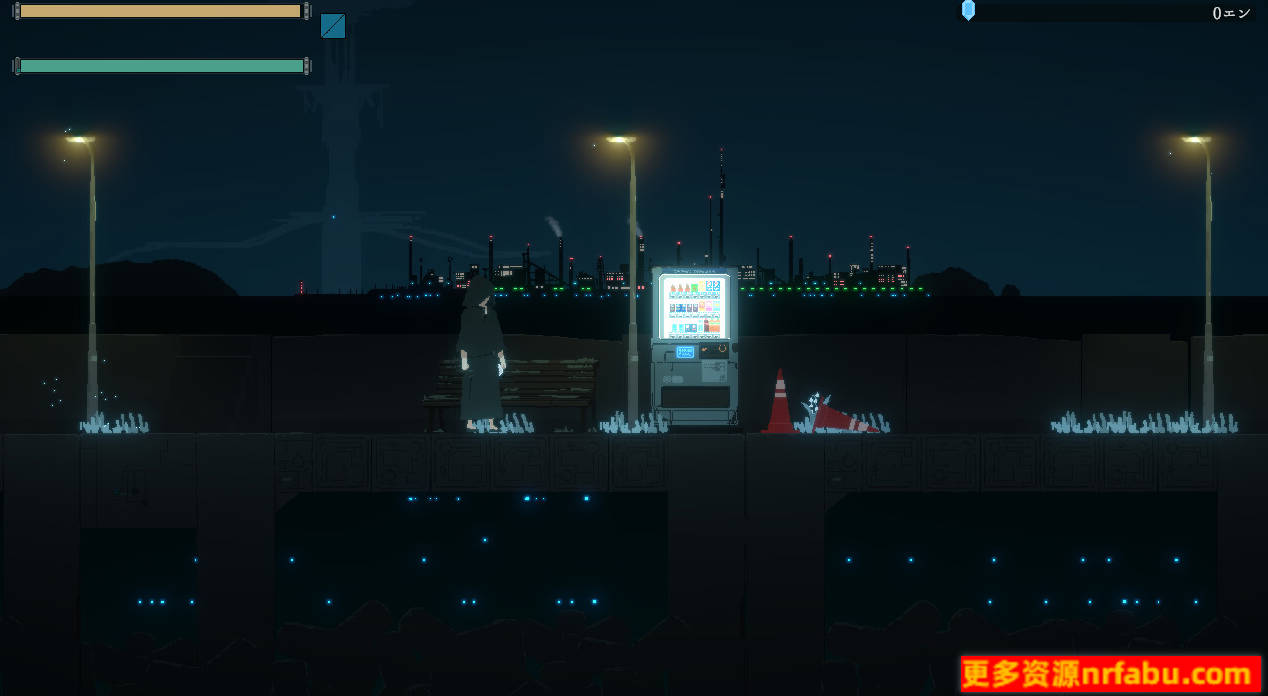This screenshot has width=1268, height=696.
Task: Click the blue square icon beside the bars
Action: point(333,26)
